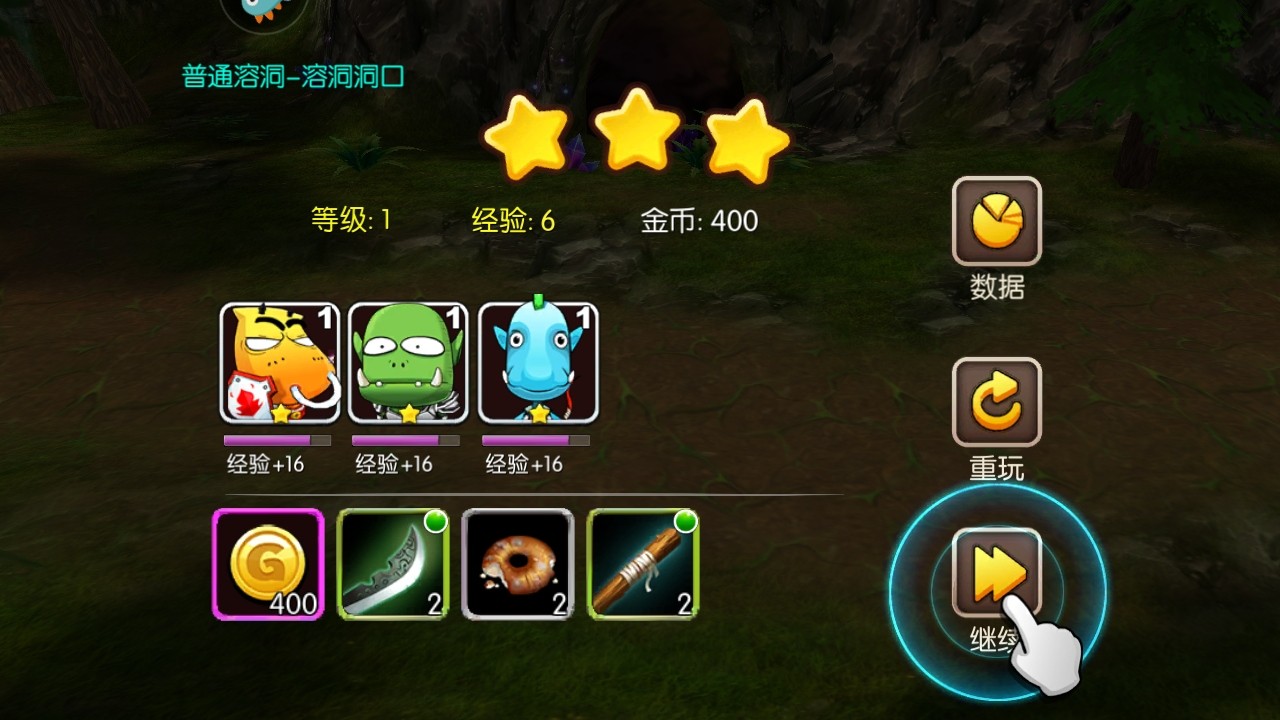Replay the level with 重玩 button
The height and width of the screenshot is (720, 1280).
[x=996, y=402]
